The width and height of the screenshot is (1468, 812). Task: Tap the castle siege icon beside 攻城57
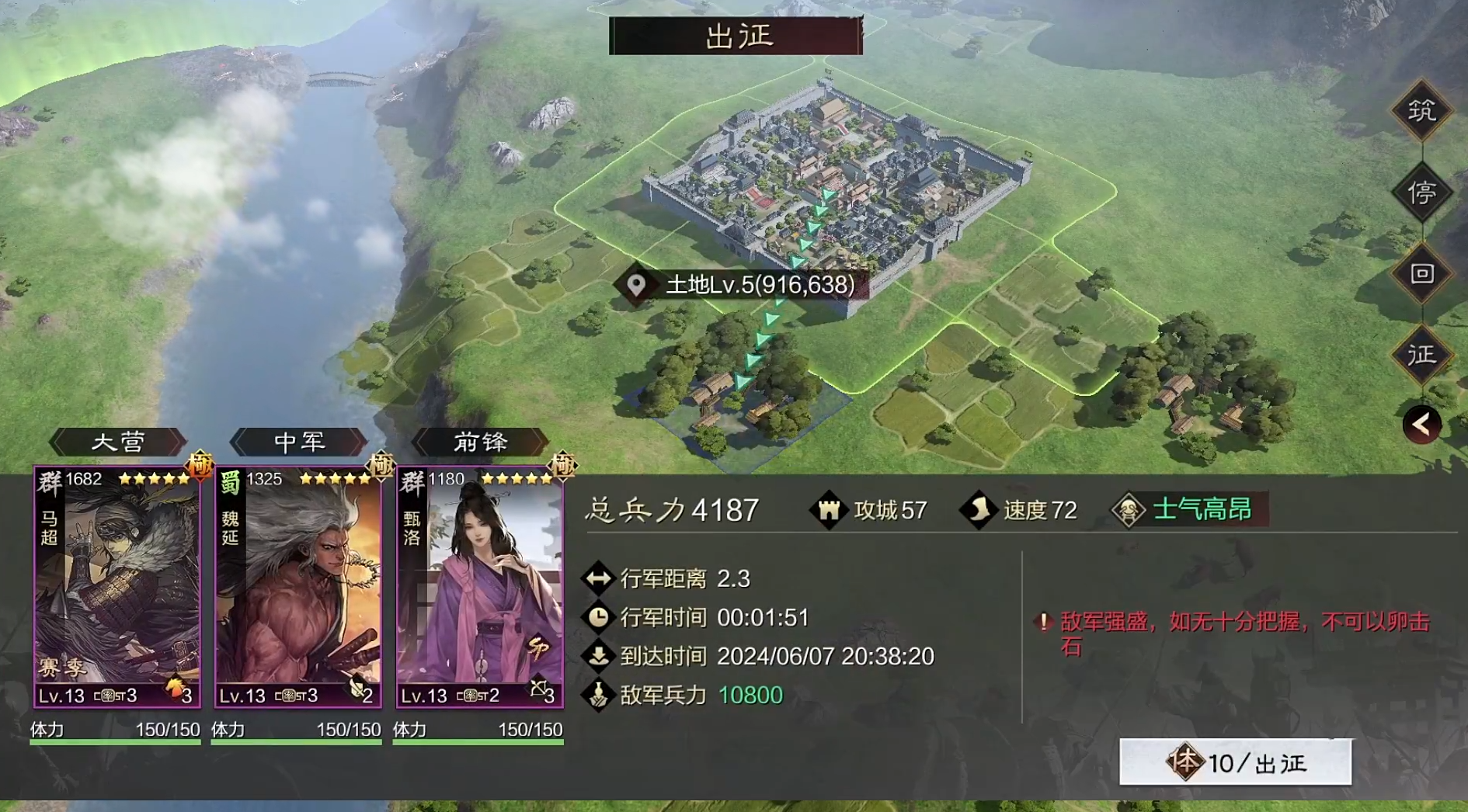click(831, 510)
